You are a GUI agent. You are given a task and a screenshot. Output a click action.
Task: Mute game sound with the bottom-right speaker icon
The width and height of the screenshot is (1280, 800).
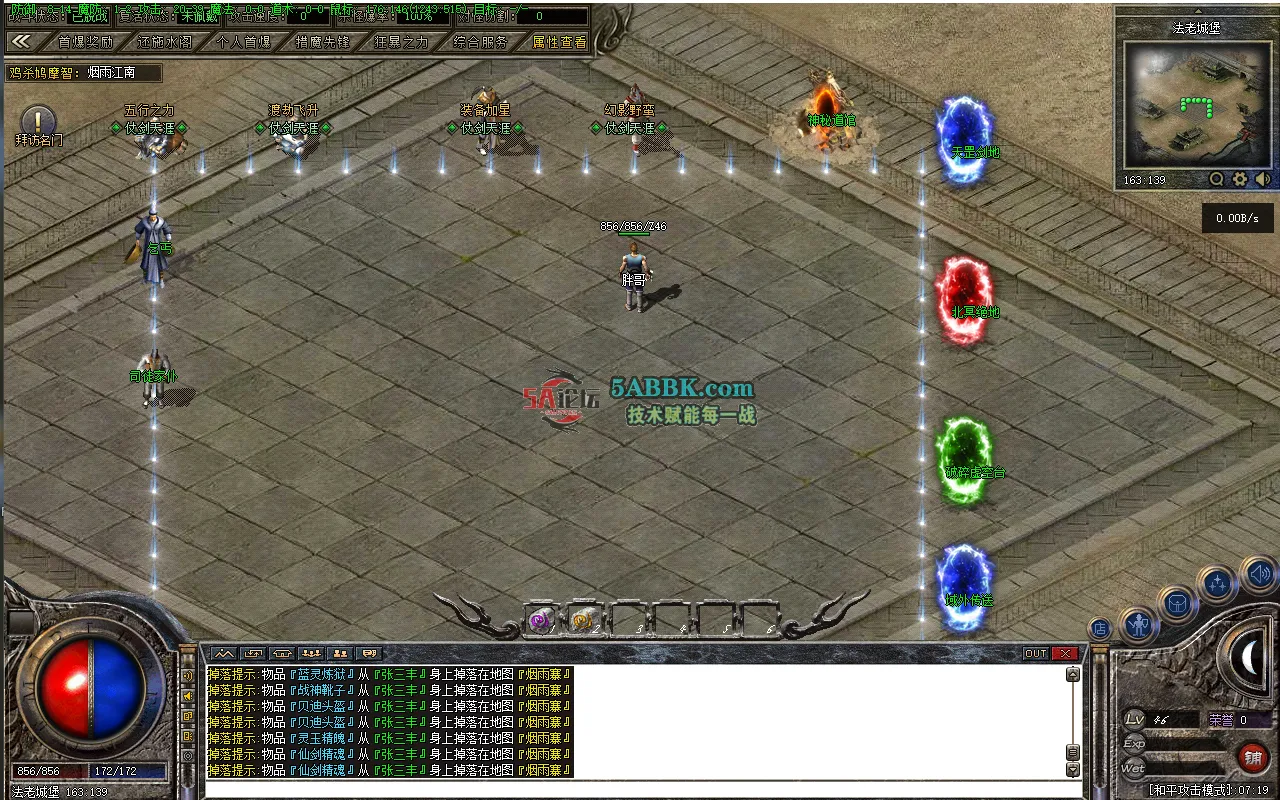(x=1258, y=572)
